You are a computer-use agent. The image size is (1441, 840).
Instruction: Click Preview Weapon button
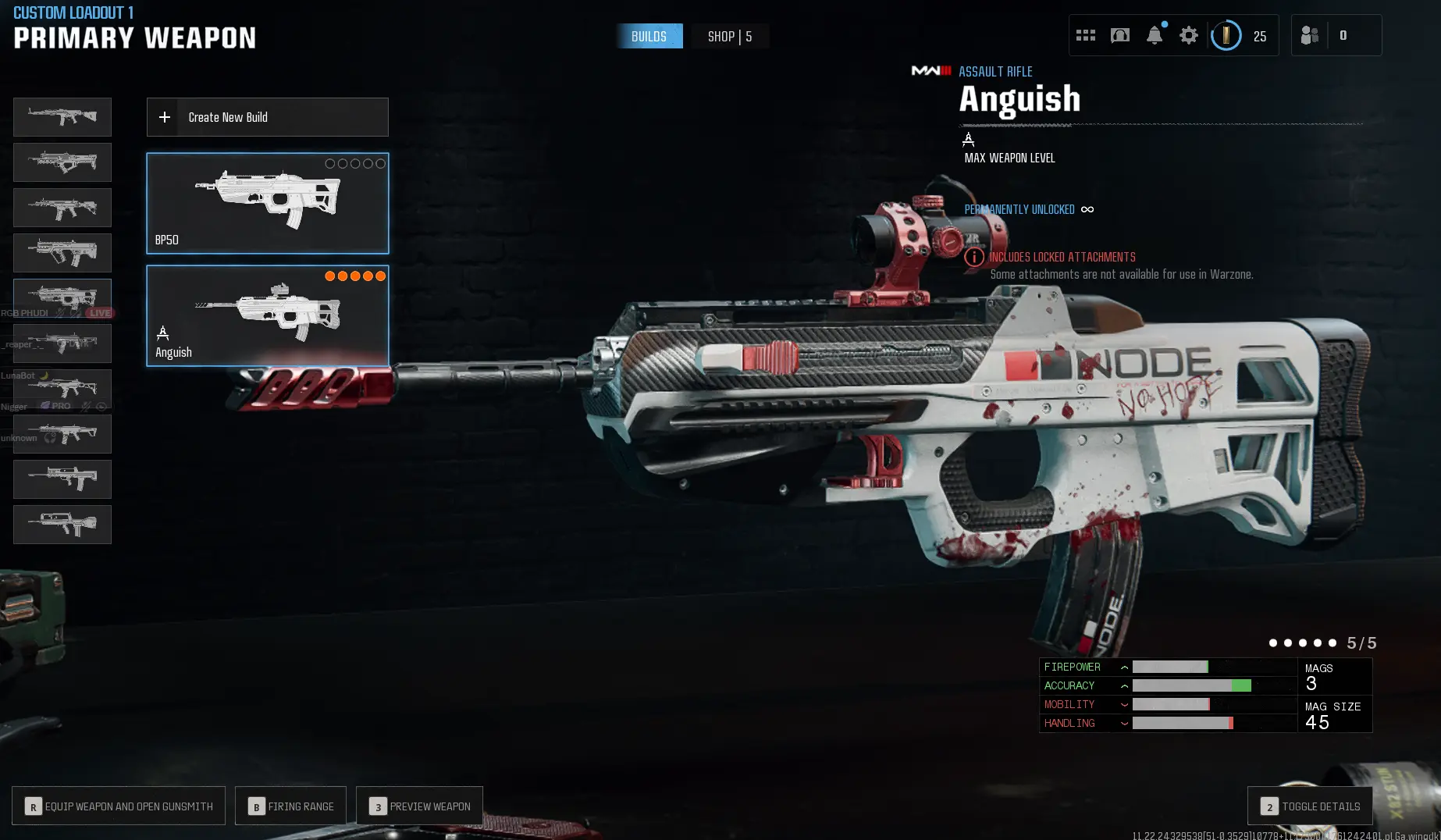pos(419,806)
